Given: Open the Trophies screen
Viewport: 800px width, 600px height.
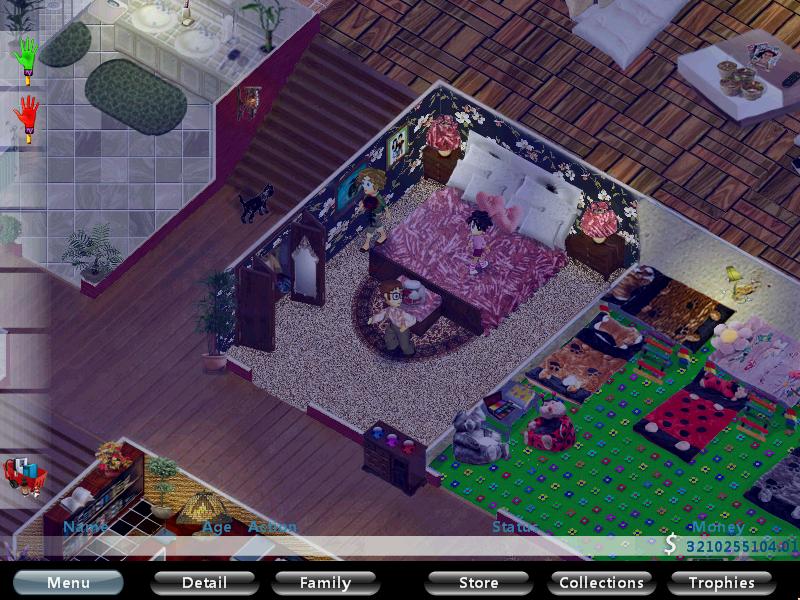Looking at the screenshot, I should 721,582.
